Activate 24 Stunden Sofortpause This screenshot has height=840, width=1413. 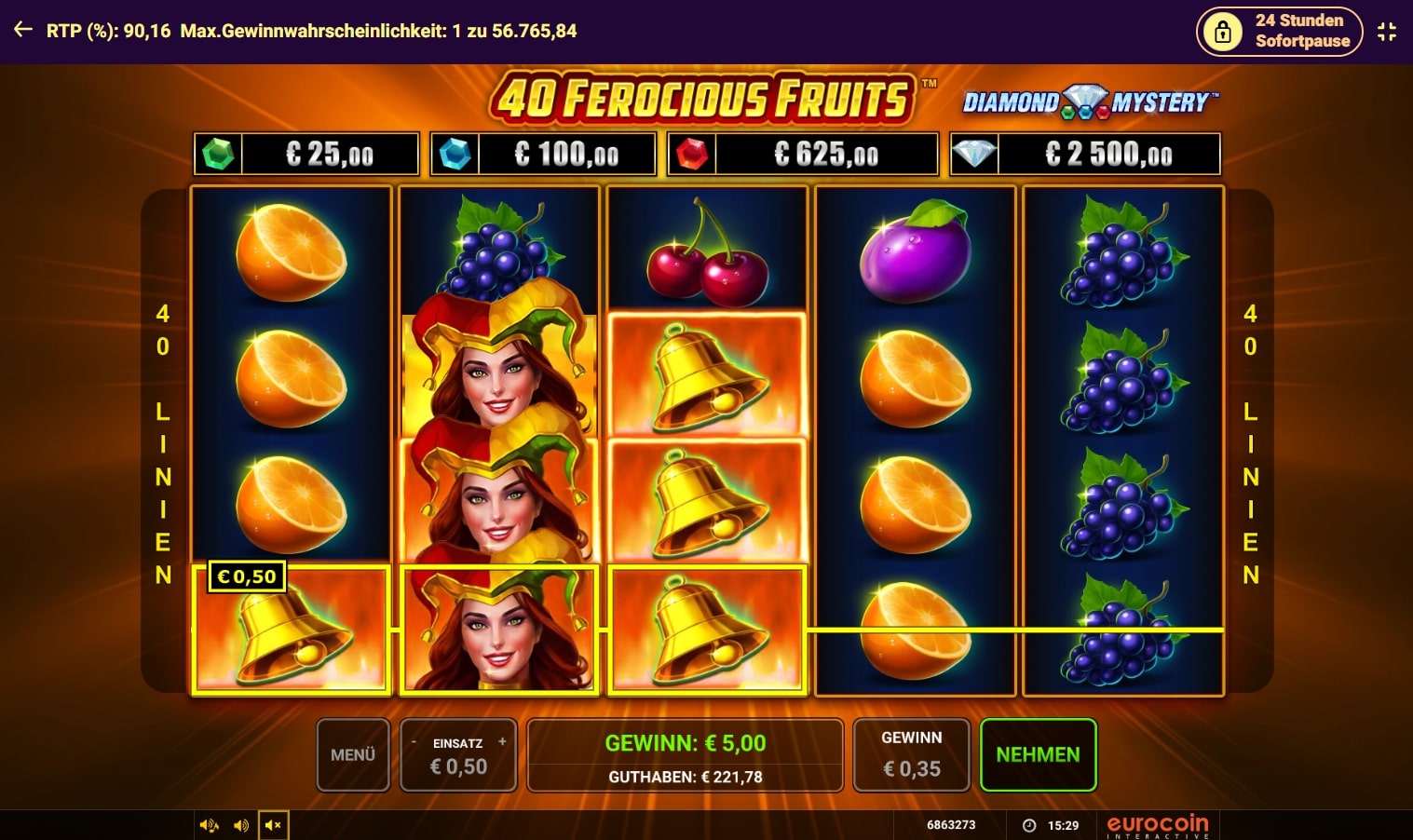pos(1279,31)
